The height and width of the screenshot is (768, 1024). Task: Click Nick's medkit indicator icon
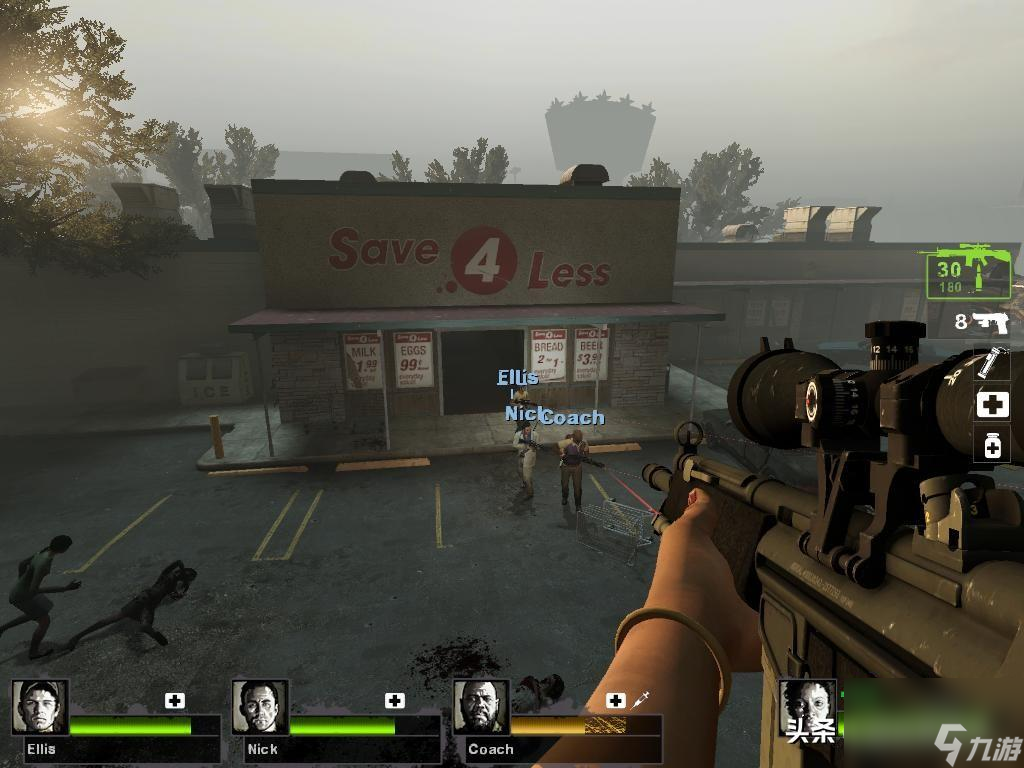(395, 700)
